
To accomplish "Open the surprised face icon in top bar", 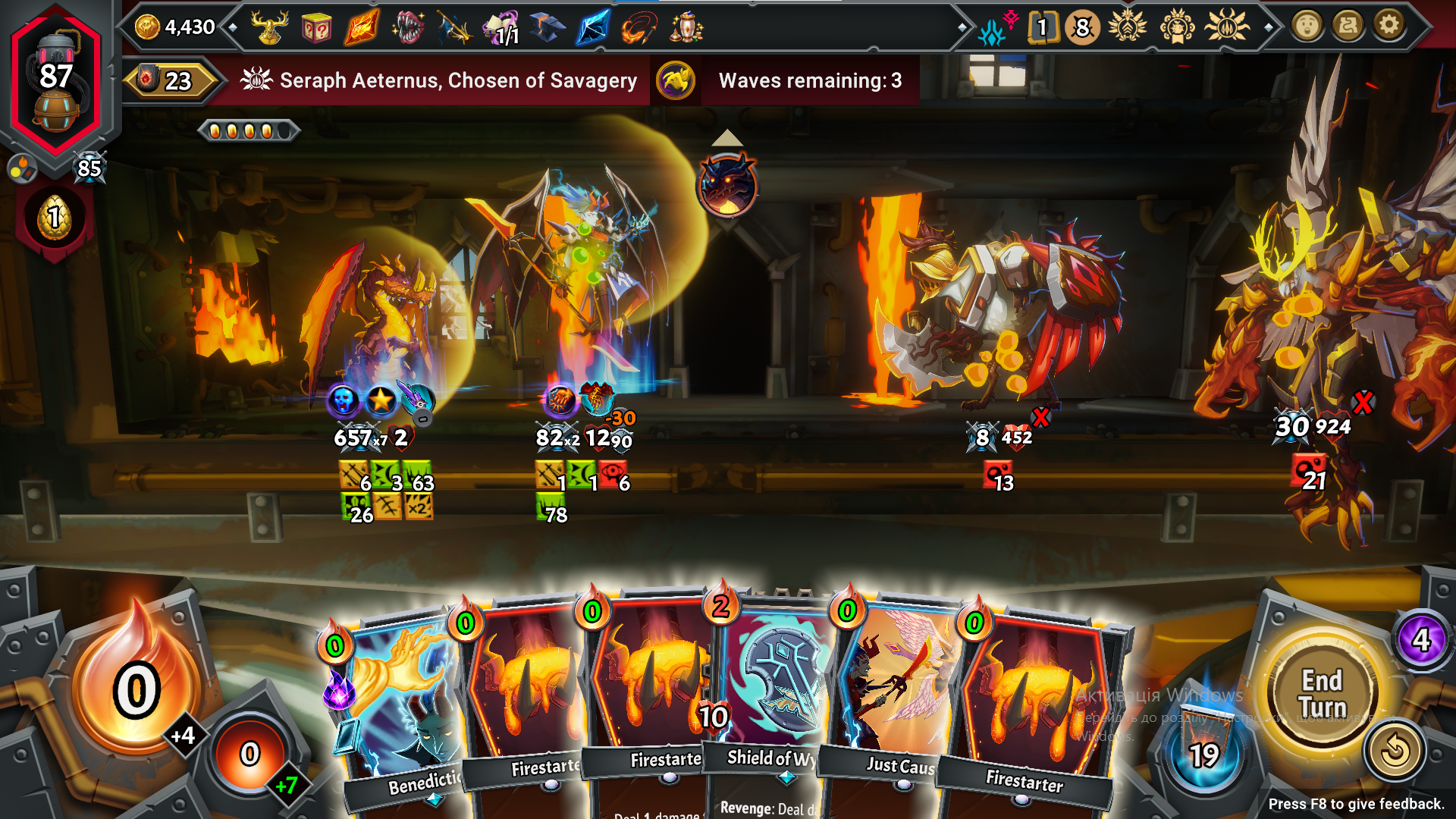I will click(x=1307, y=27).
